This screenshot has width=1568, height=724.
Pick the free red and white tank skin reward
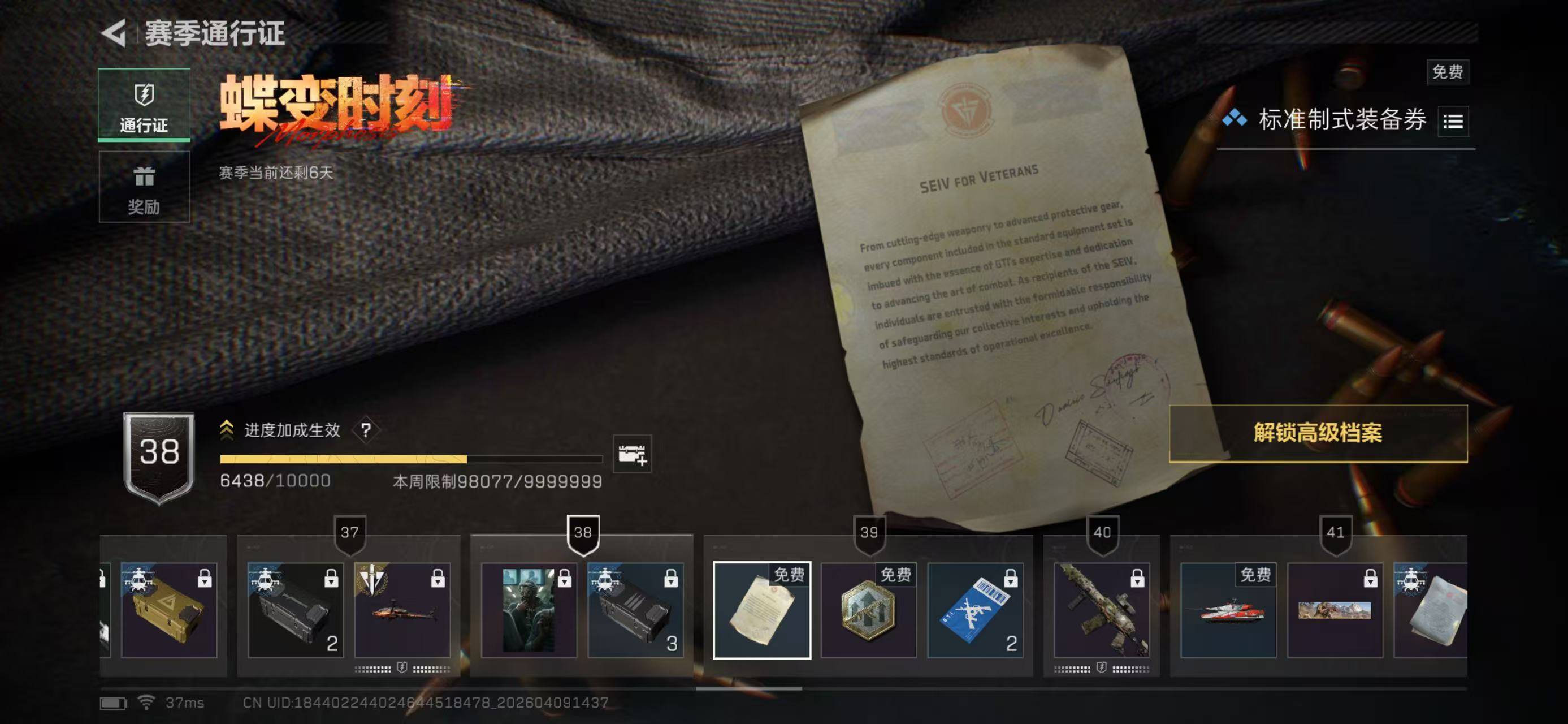(1228, 610)
